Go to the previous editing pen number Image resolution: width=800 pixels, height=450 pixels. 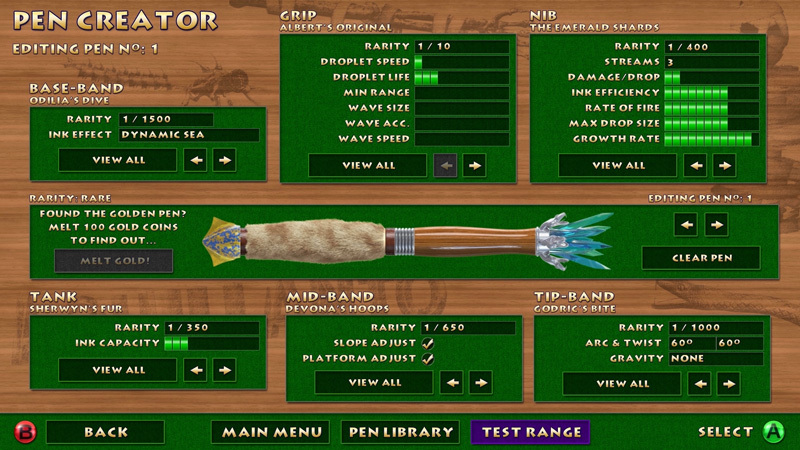[686, 224]
